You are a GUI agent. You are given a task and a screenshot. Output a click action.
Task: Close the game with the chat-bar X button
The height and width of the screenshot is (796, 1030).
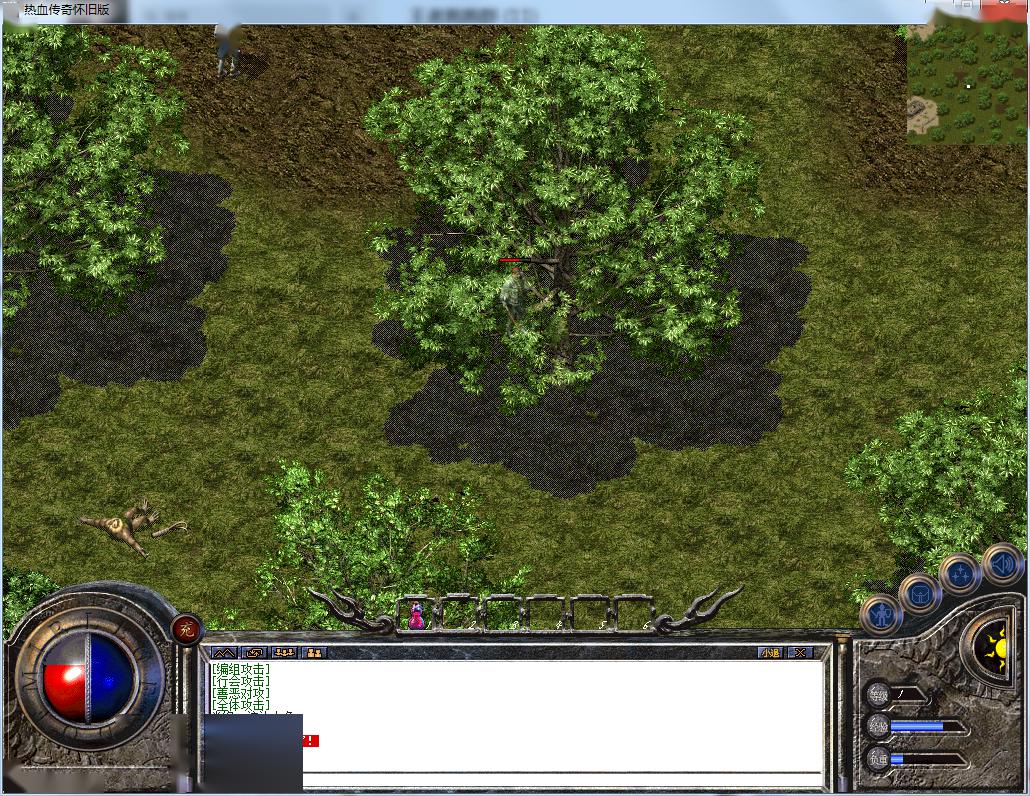[800, 652]
